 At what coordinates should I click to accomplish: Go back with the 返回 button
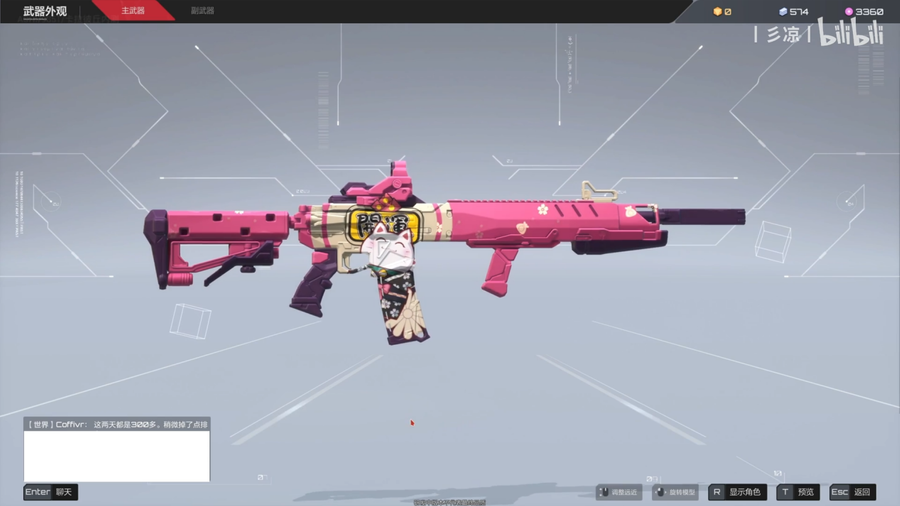point(853,492)
